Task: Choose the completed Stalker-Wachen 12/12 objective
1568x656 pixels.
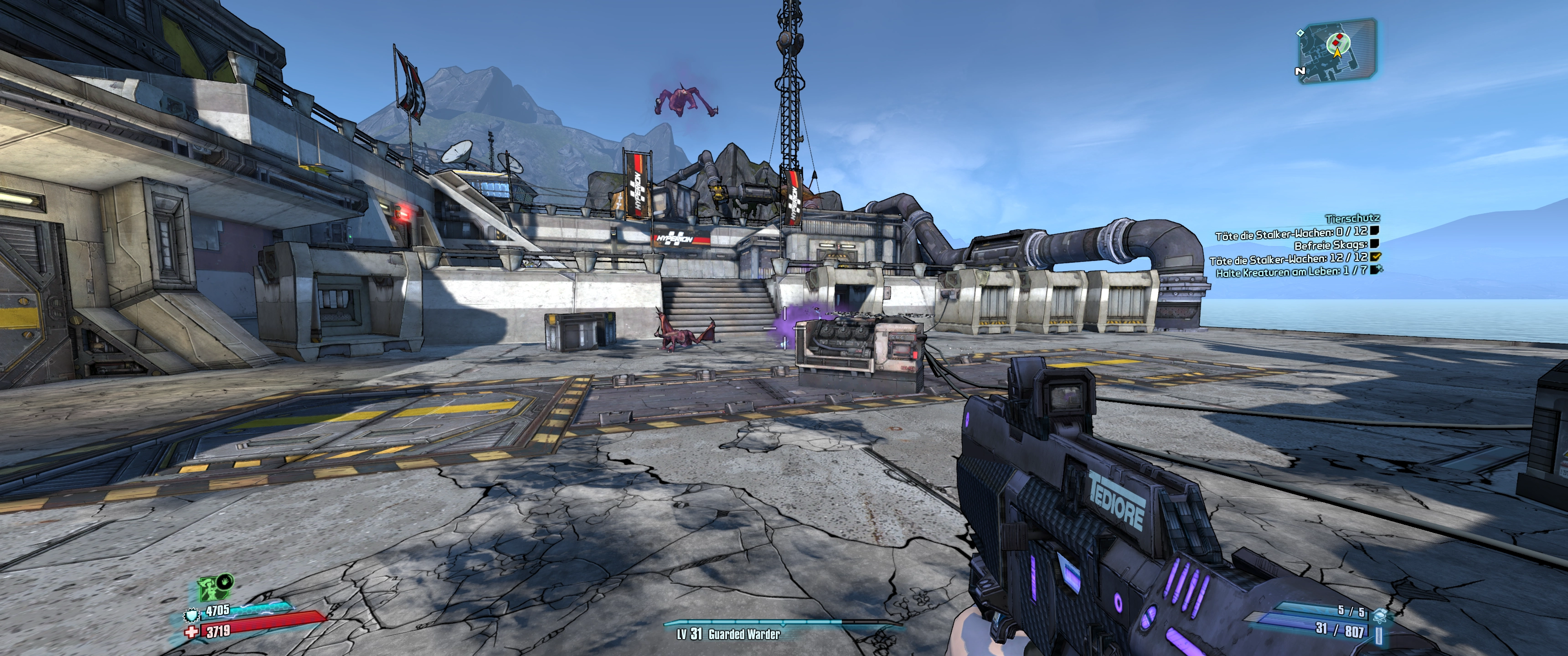Action: (1289, 259)
